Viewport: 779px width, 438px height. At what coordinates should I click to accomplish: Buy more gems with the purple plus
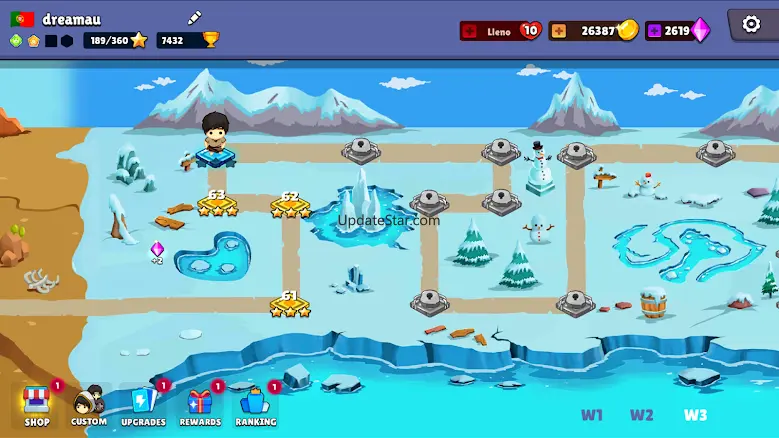pos(654,31)
